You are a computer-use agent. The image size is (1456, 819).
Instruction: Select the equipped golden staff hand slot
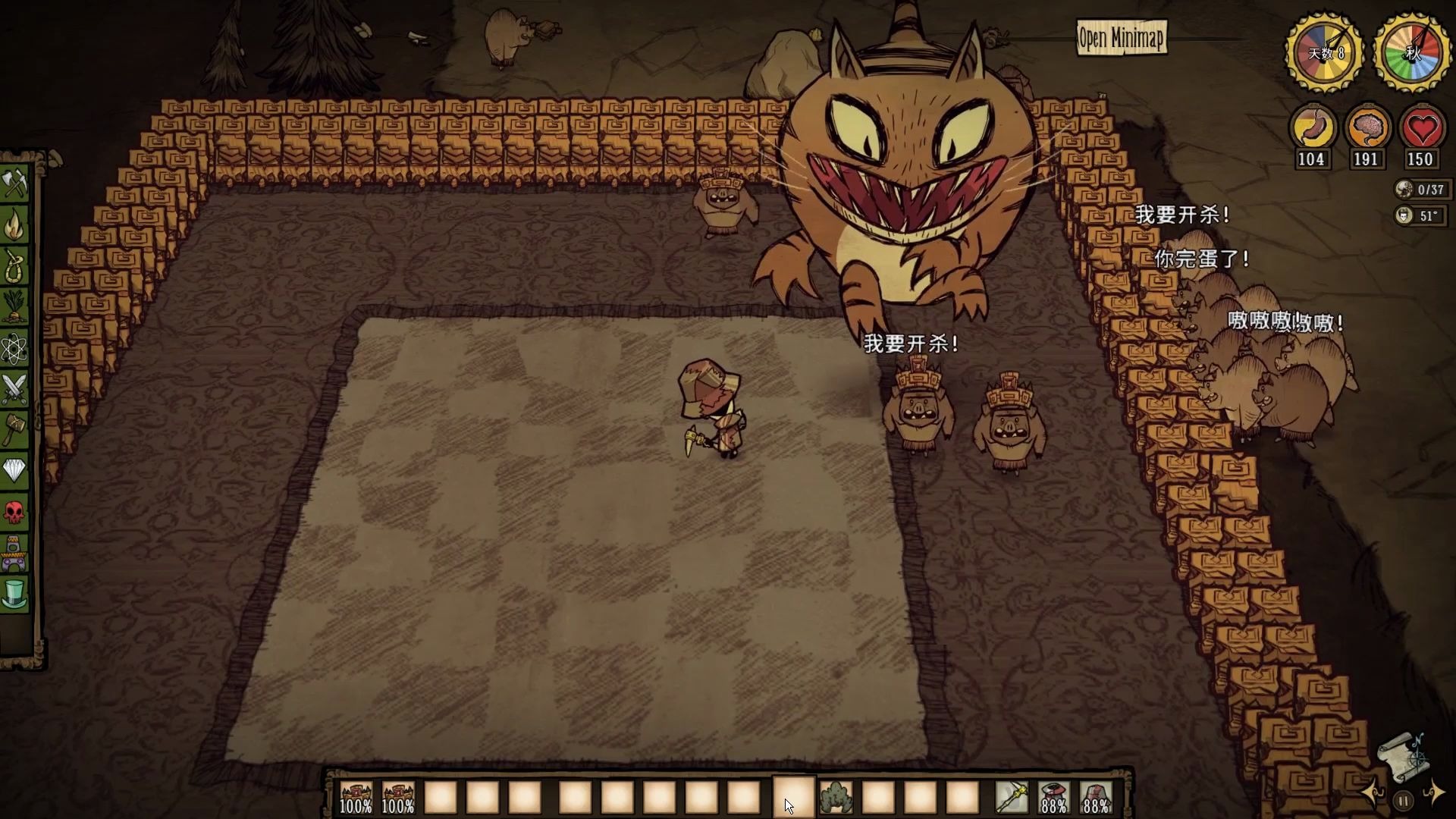coord(1012,798)
